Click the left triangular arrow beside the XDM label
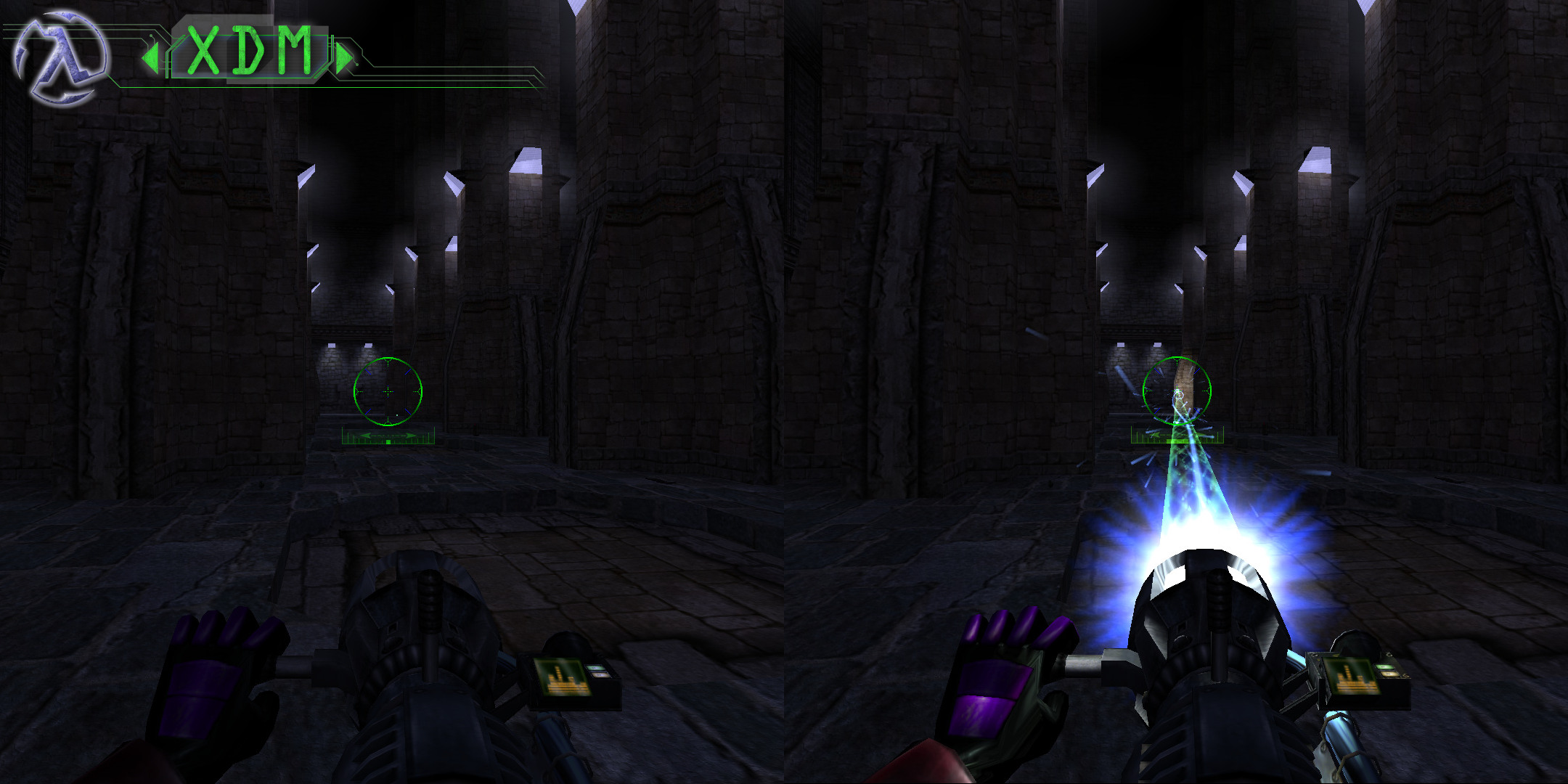The width and height of the screenshot is (1568, 784). click(151, 57)
